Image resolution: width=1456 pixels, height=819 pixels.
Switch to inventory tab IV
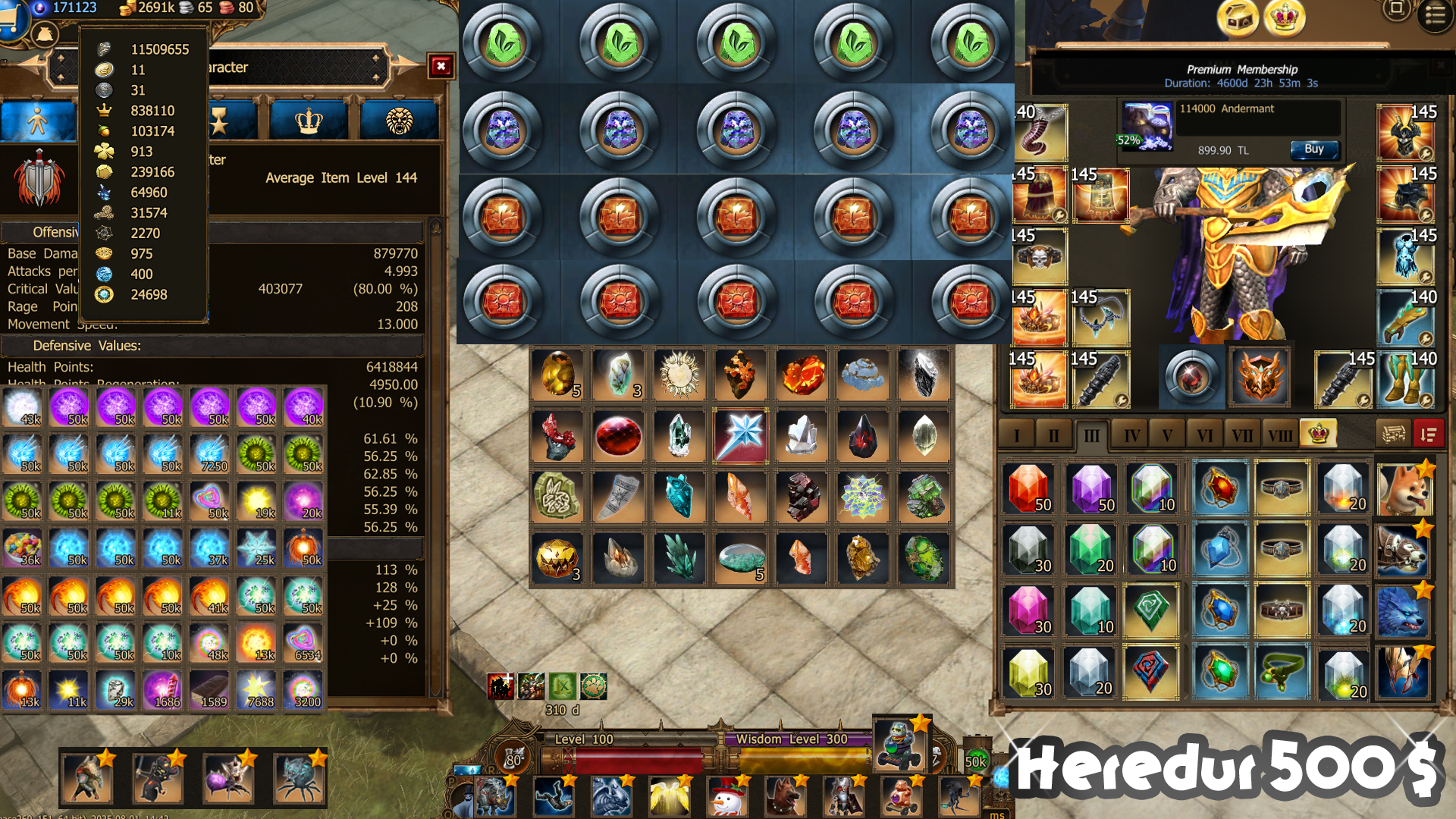coord(1131,435)
